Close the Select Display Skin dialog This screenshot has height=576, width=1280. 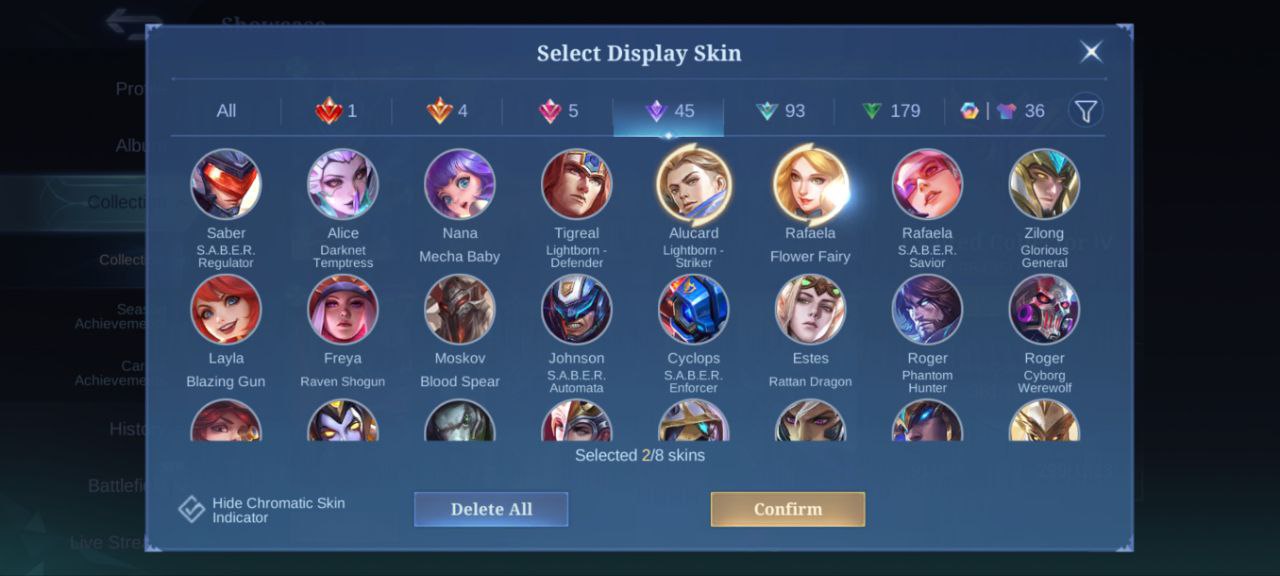(x=1091, y=52)
